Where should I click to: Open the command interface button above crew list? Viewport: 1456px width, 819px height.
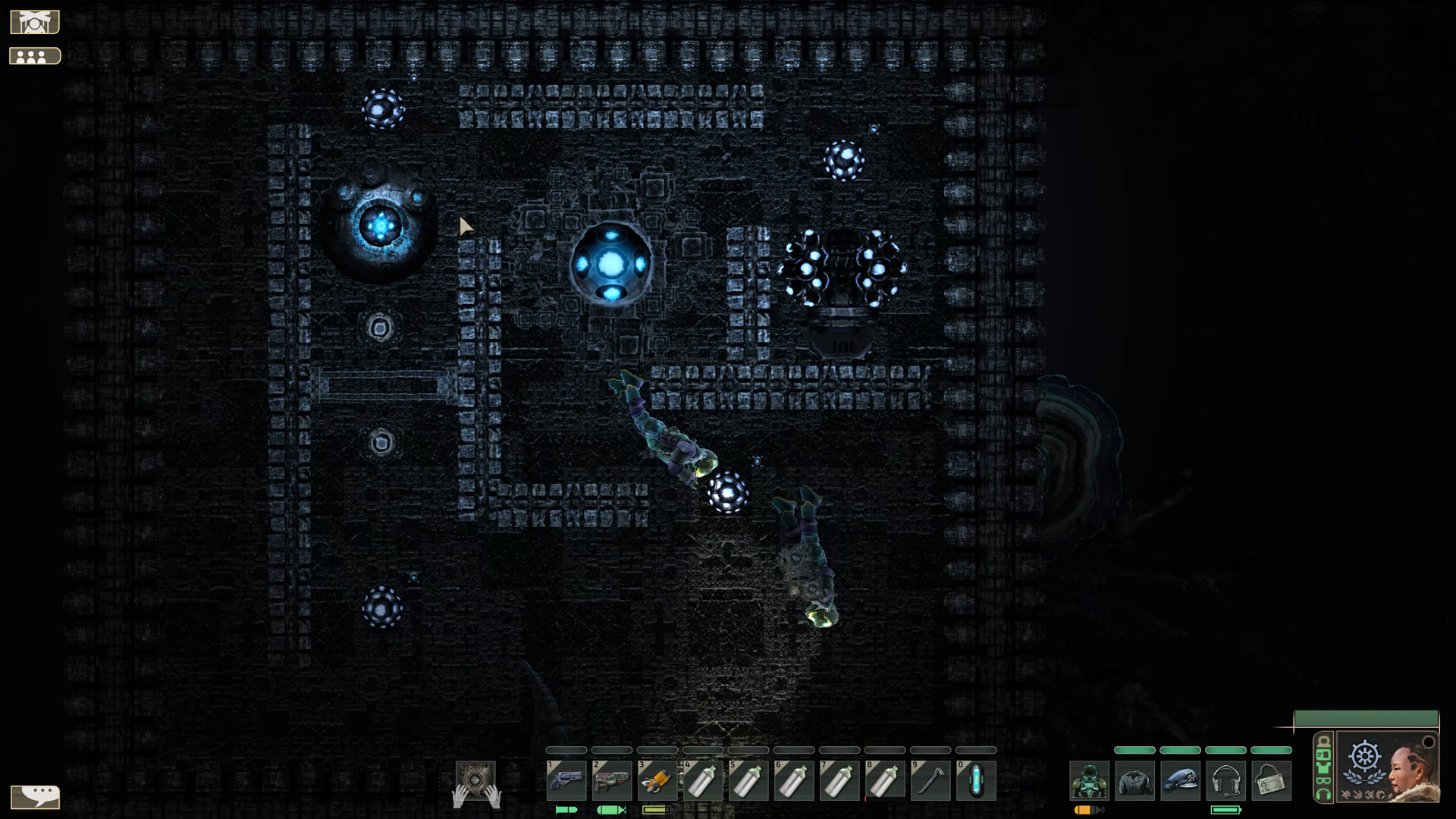(x=35, y=23)
